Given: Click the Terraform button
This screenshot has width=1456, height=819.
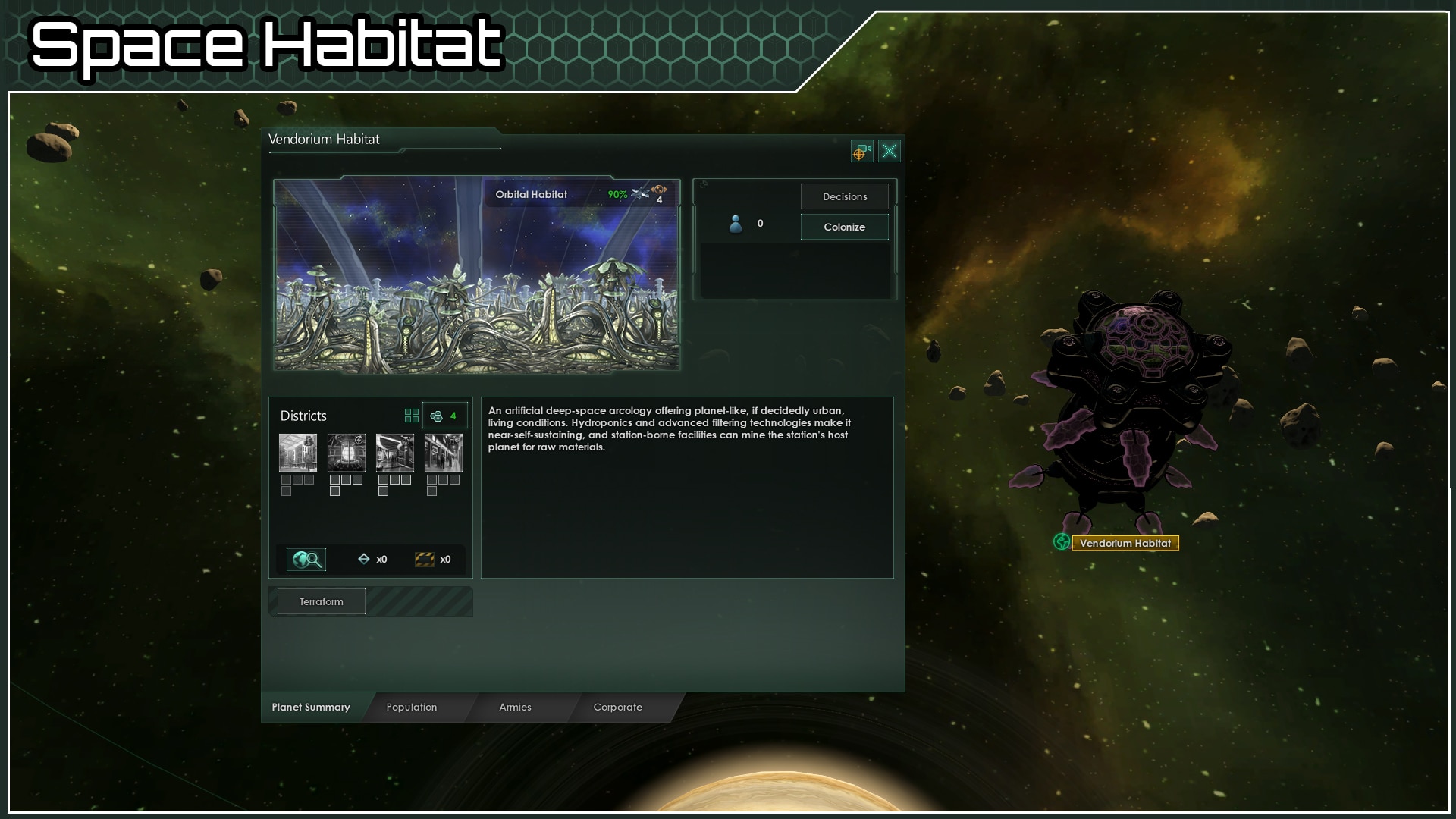Looking at the screenshot, I should (x=321, y=601).
